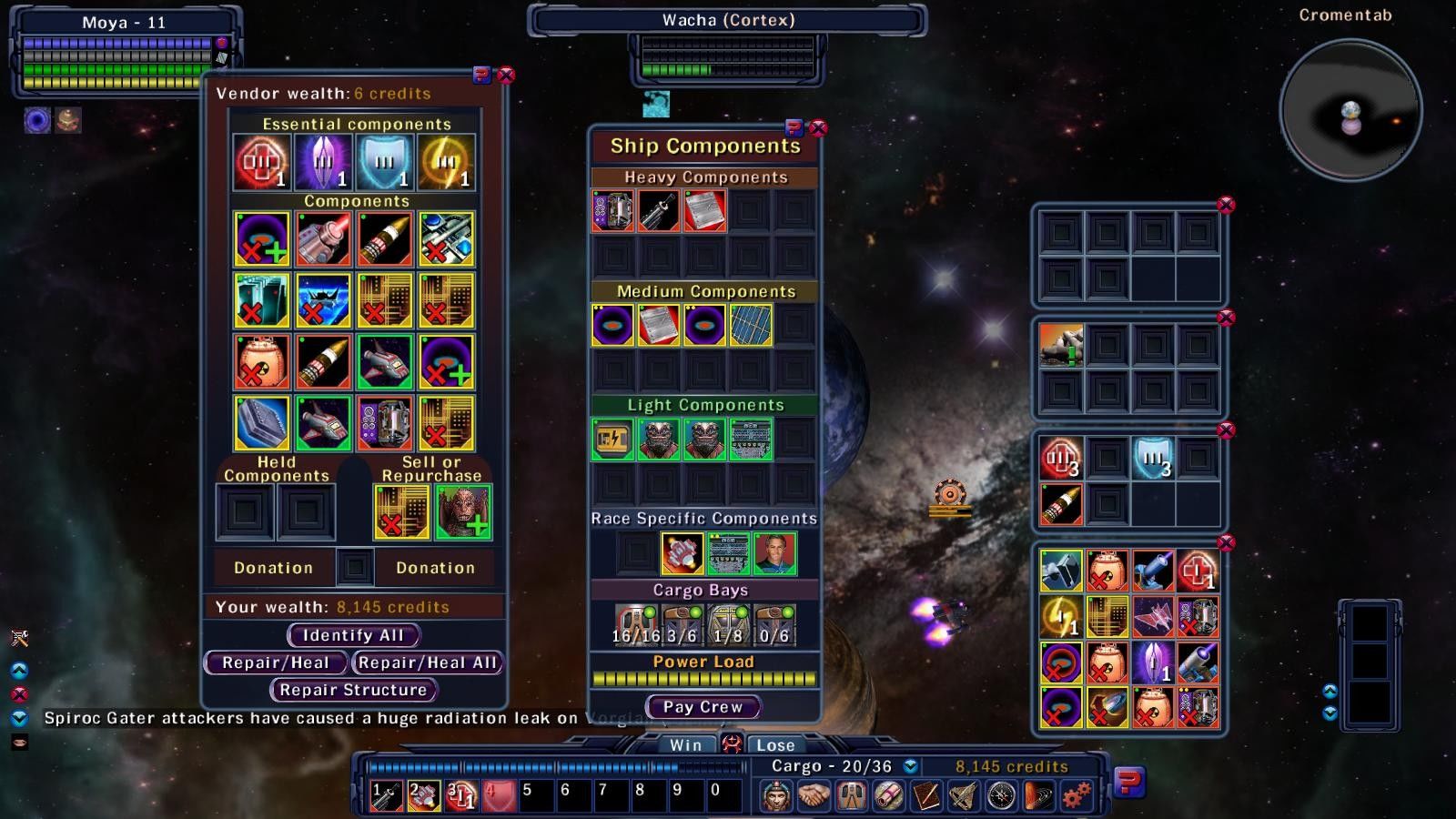The width and height of the screenshot is (1456, 819).
Task: Activate hotbar slot one weapon
Action: coord(386,795)
